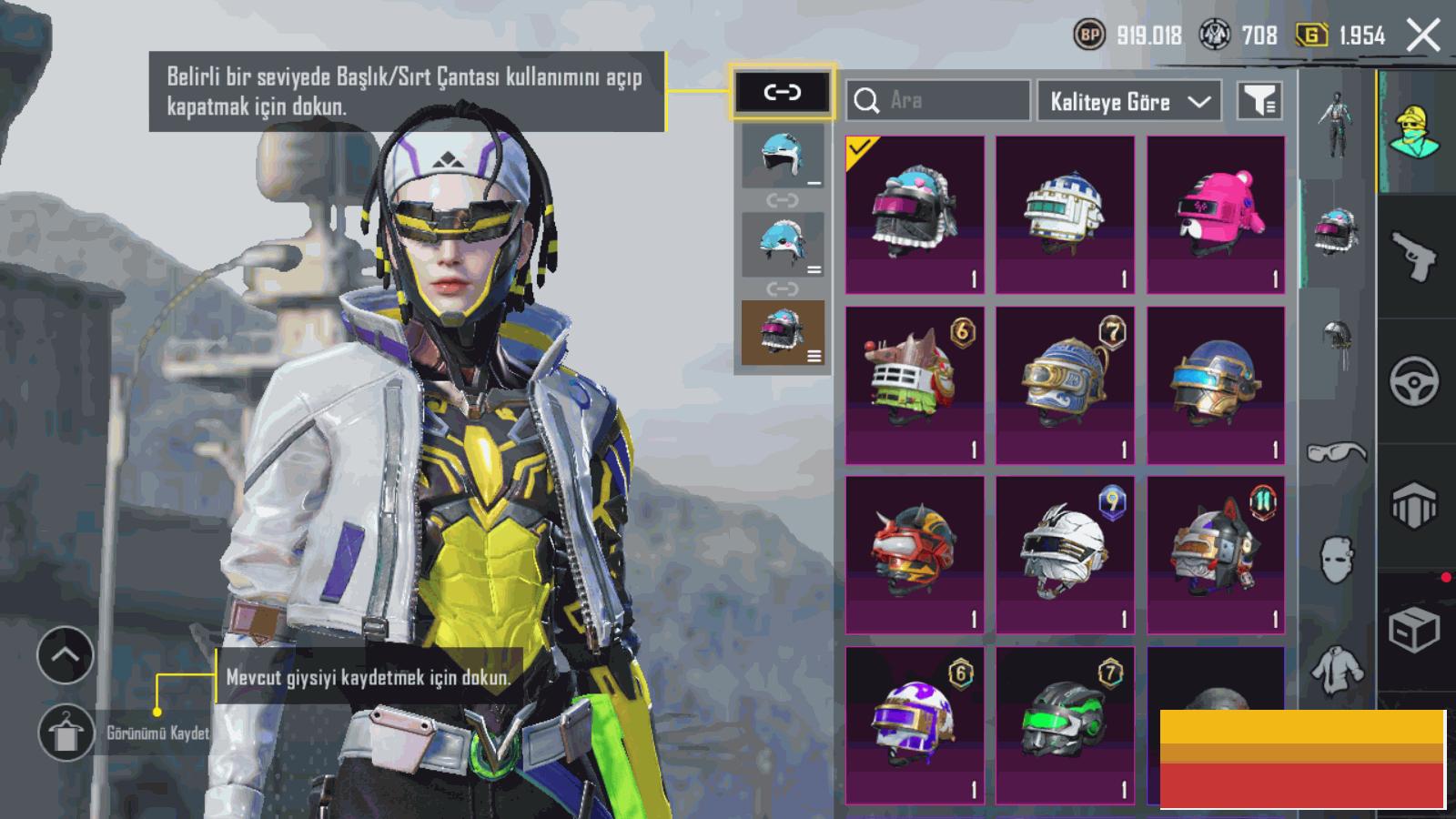The height and width of the screenshot is (819, 1456).
Task: Select the pink bear helmet skin
Action: coord(1216,215)
